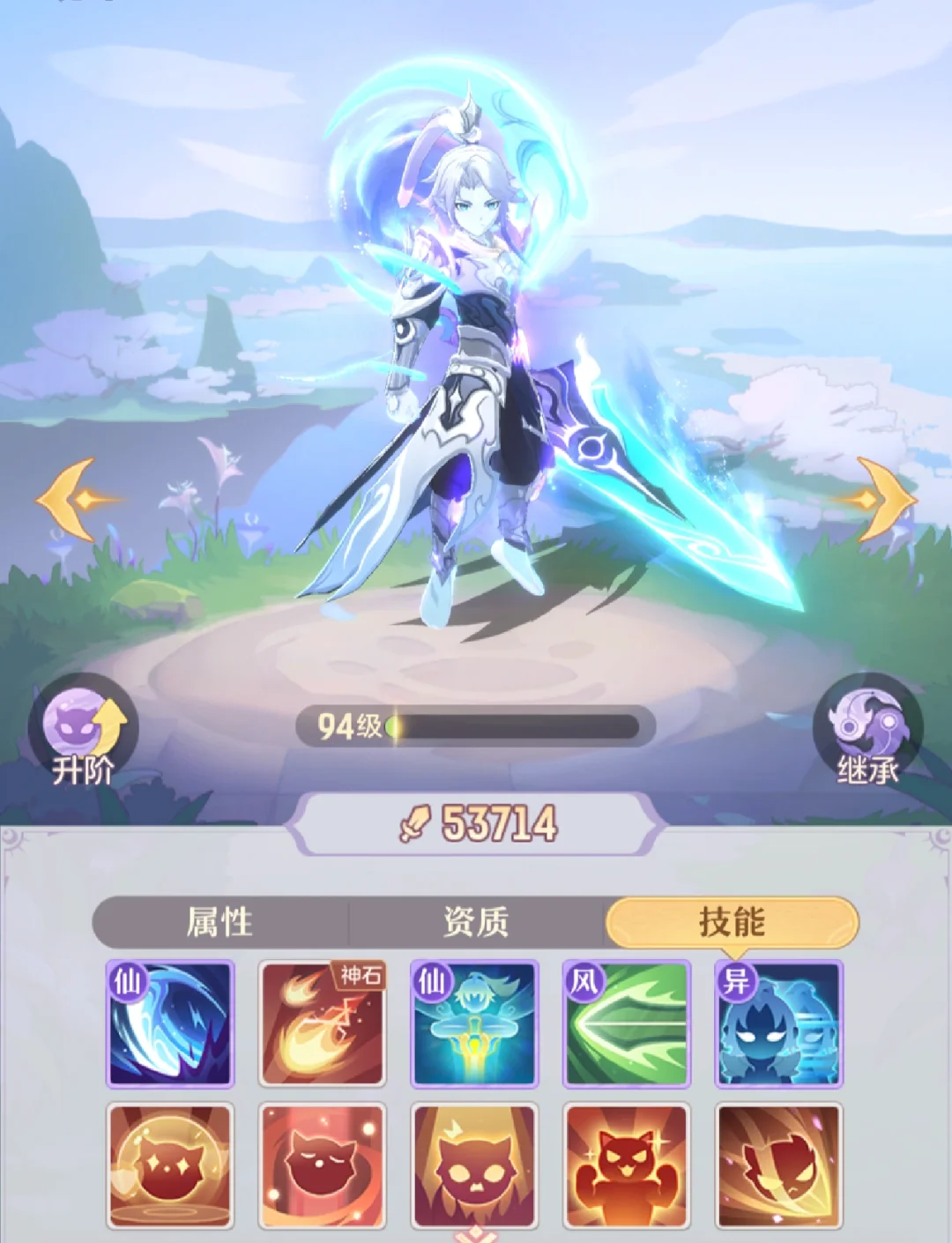Select the glowing sword spirit skill
Screen dimensions: 952x1243
[x=475, y=1023]
